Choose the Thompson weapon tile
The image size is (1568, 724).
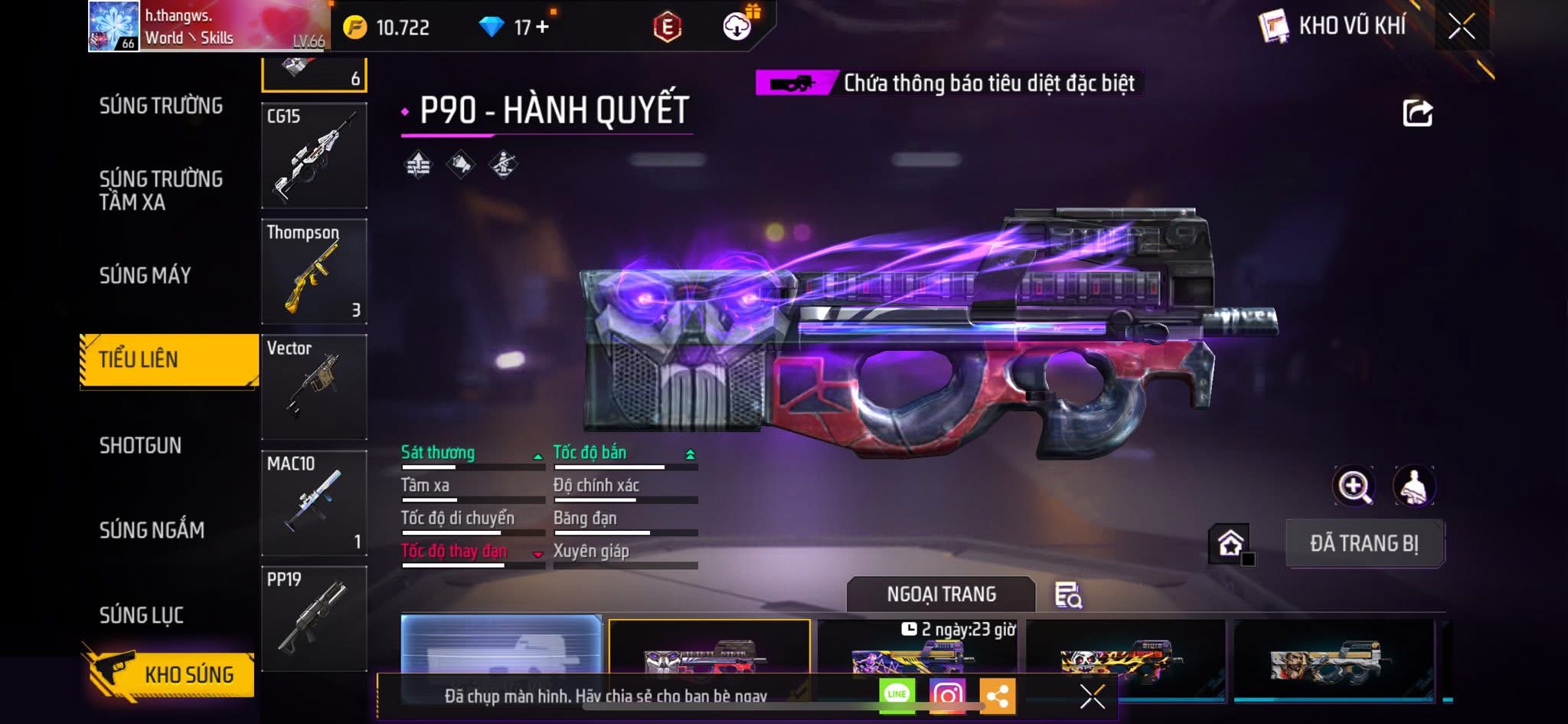pyautogui.click(x=314, y=272)
